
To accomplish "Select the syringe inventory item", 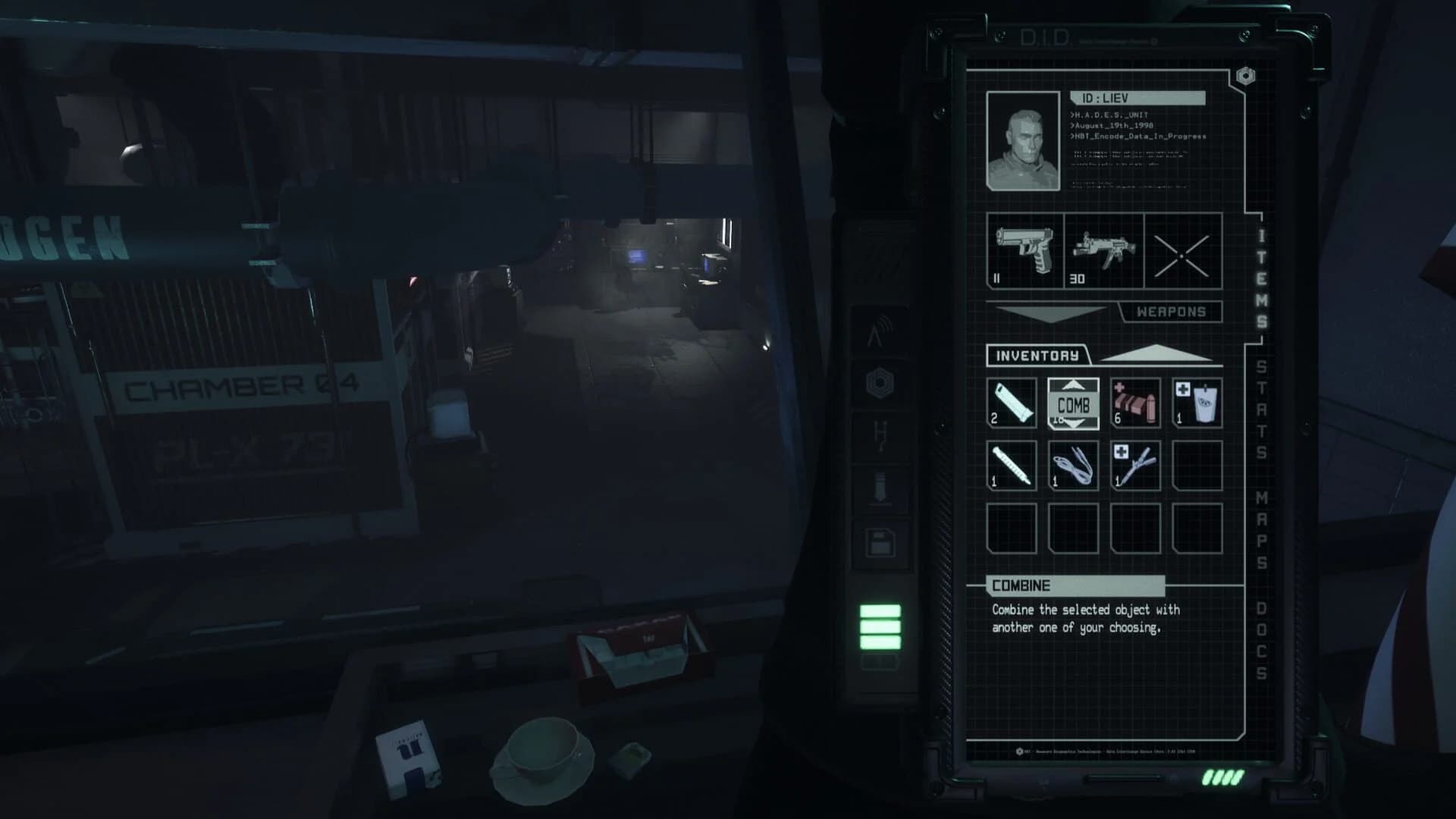I will [x=1012, y=465].
